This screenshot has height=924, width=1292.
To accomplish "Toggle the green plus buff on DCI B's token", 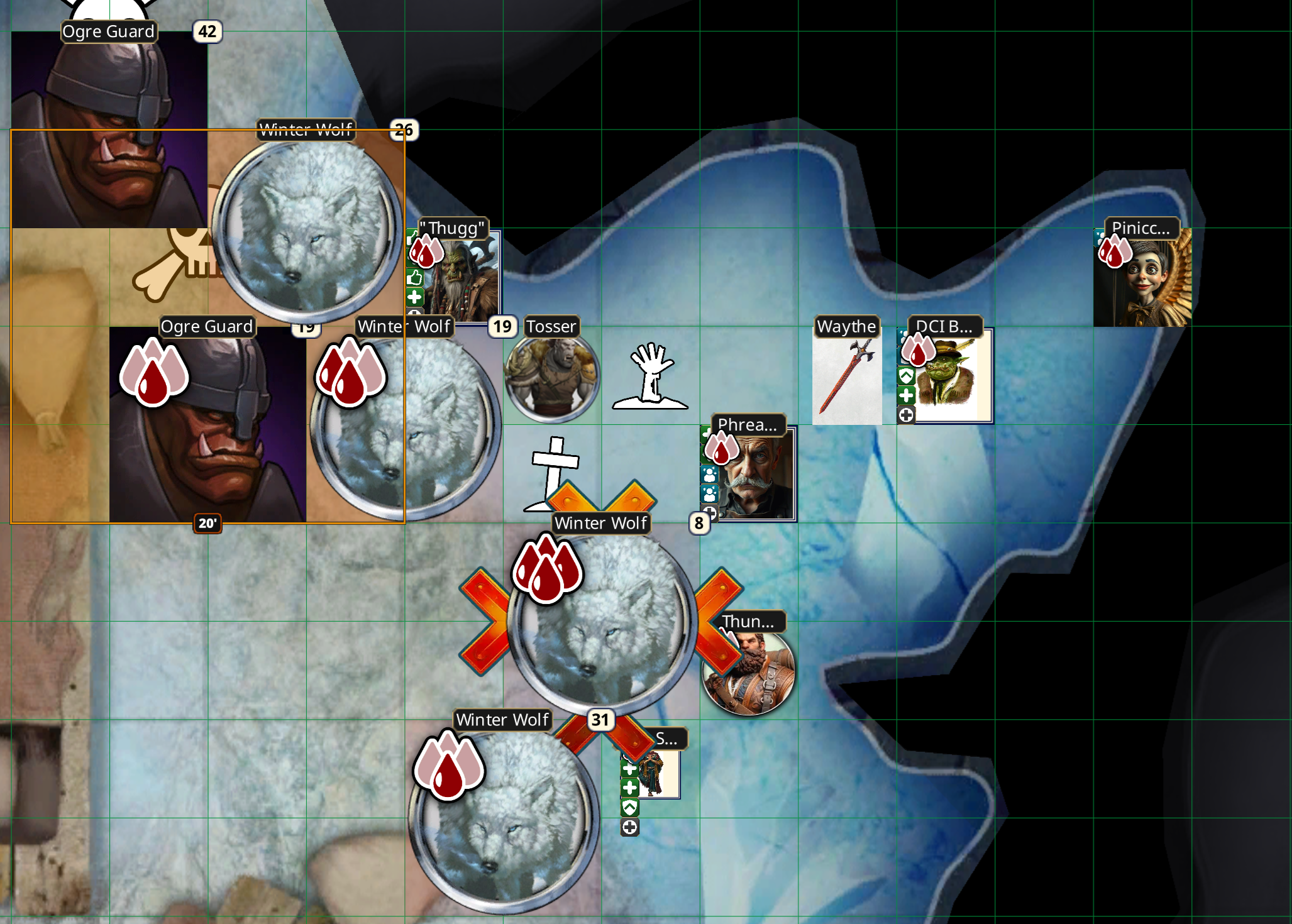I will (906, 395).
